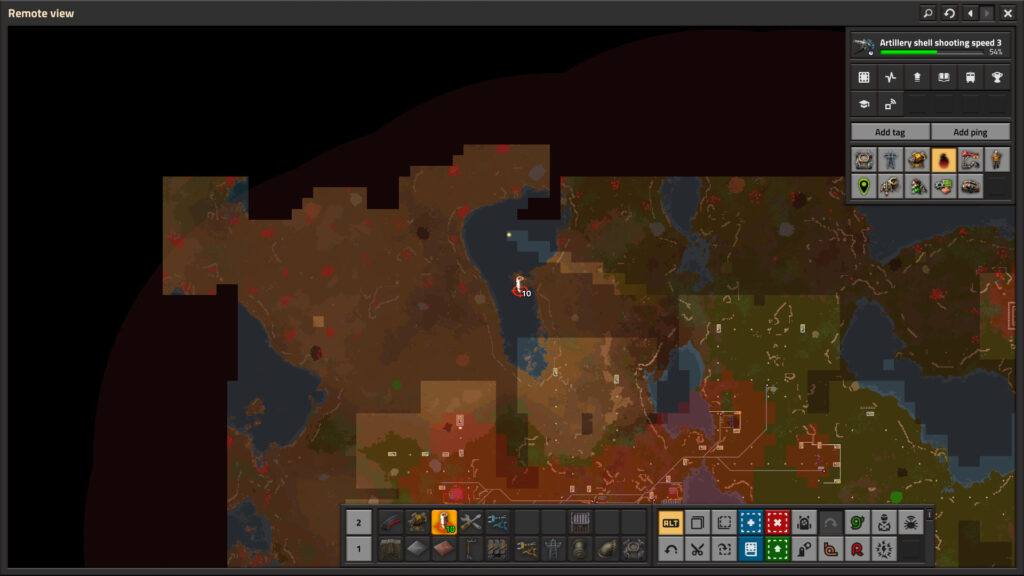Open the graduation cap tips icon

pos(864,103)
